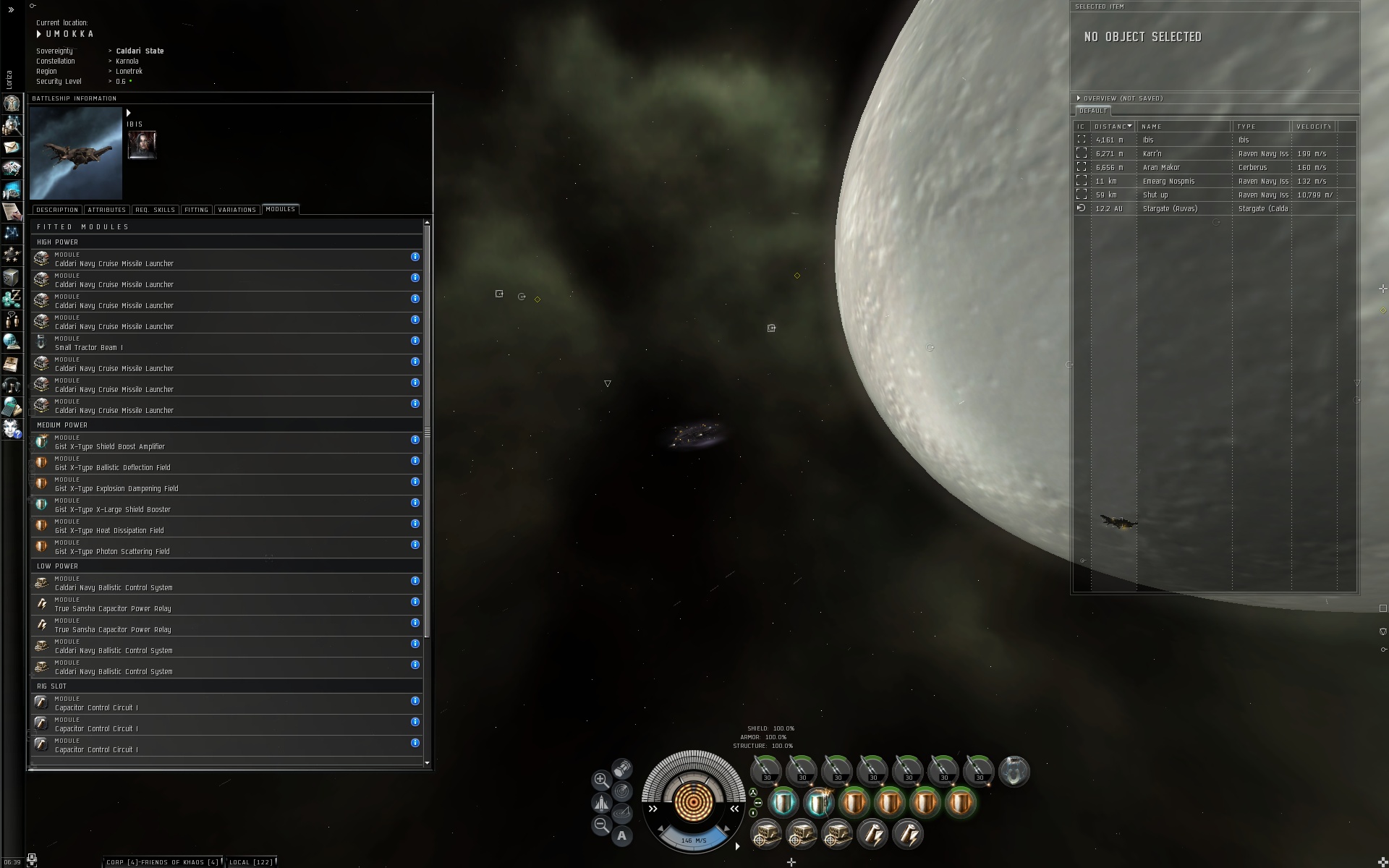Open the Local chat channel tab
1389x868 pixels.
250,861
